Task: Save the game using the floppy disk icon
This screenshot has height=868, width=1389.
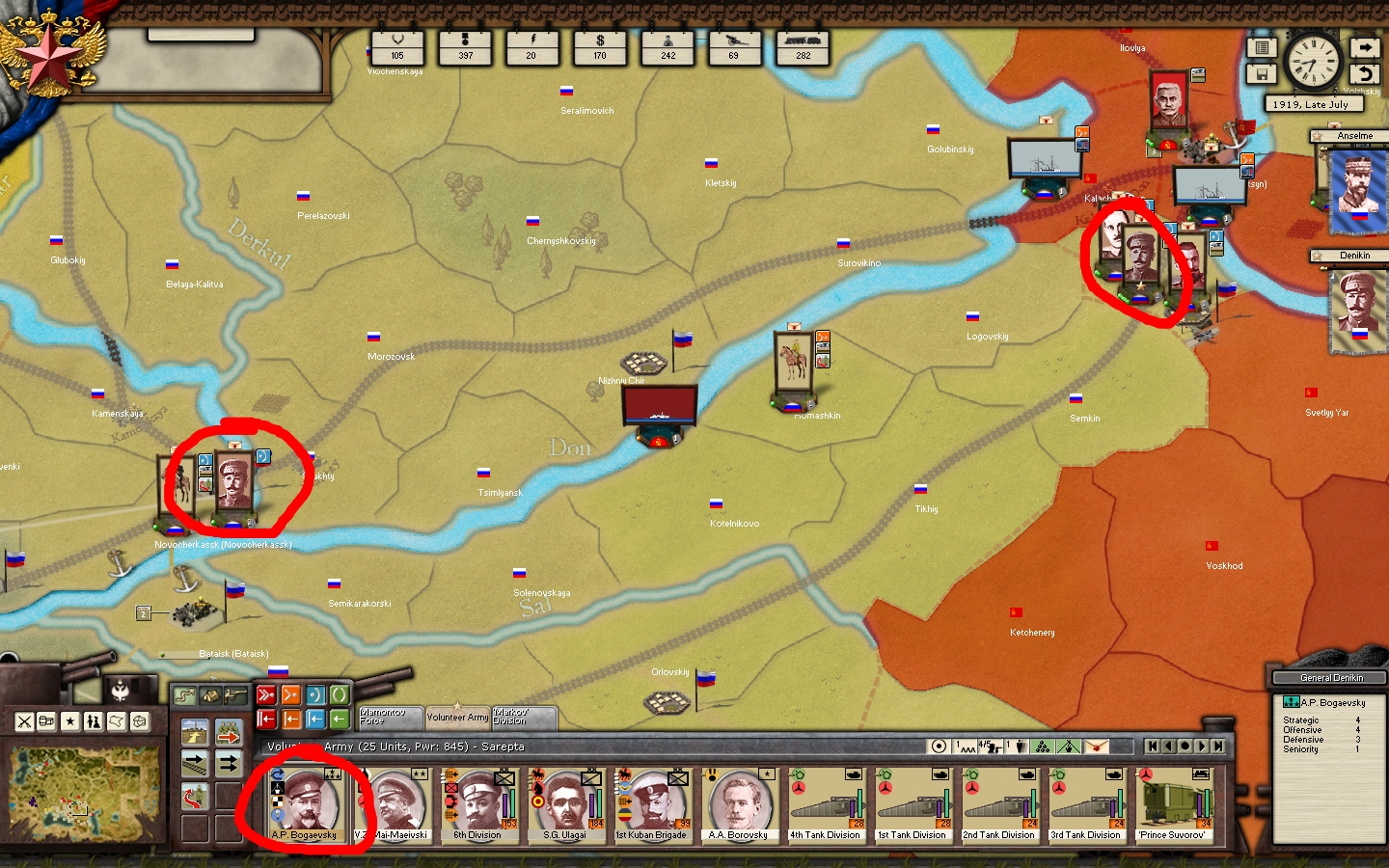Action: 1262,73
